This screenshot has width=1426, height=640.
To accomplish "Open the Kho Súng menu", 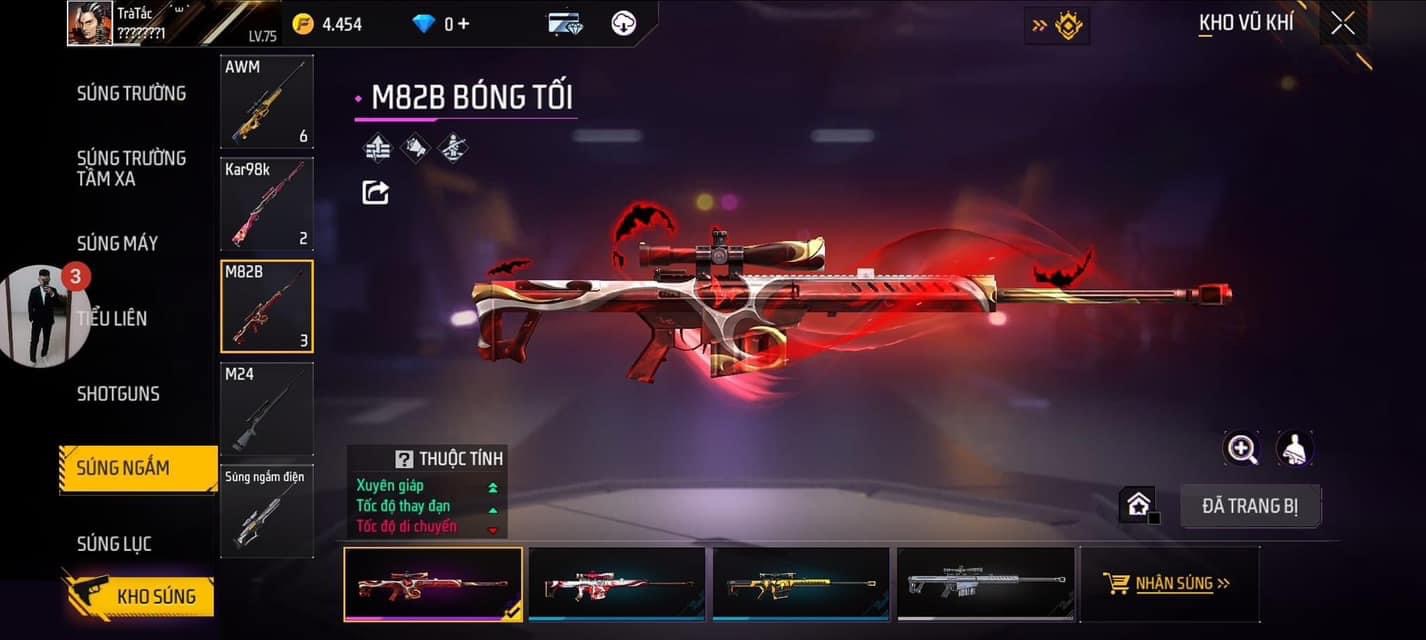I will [x=138, y=596].
